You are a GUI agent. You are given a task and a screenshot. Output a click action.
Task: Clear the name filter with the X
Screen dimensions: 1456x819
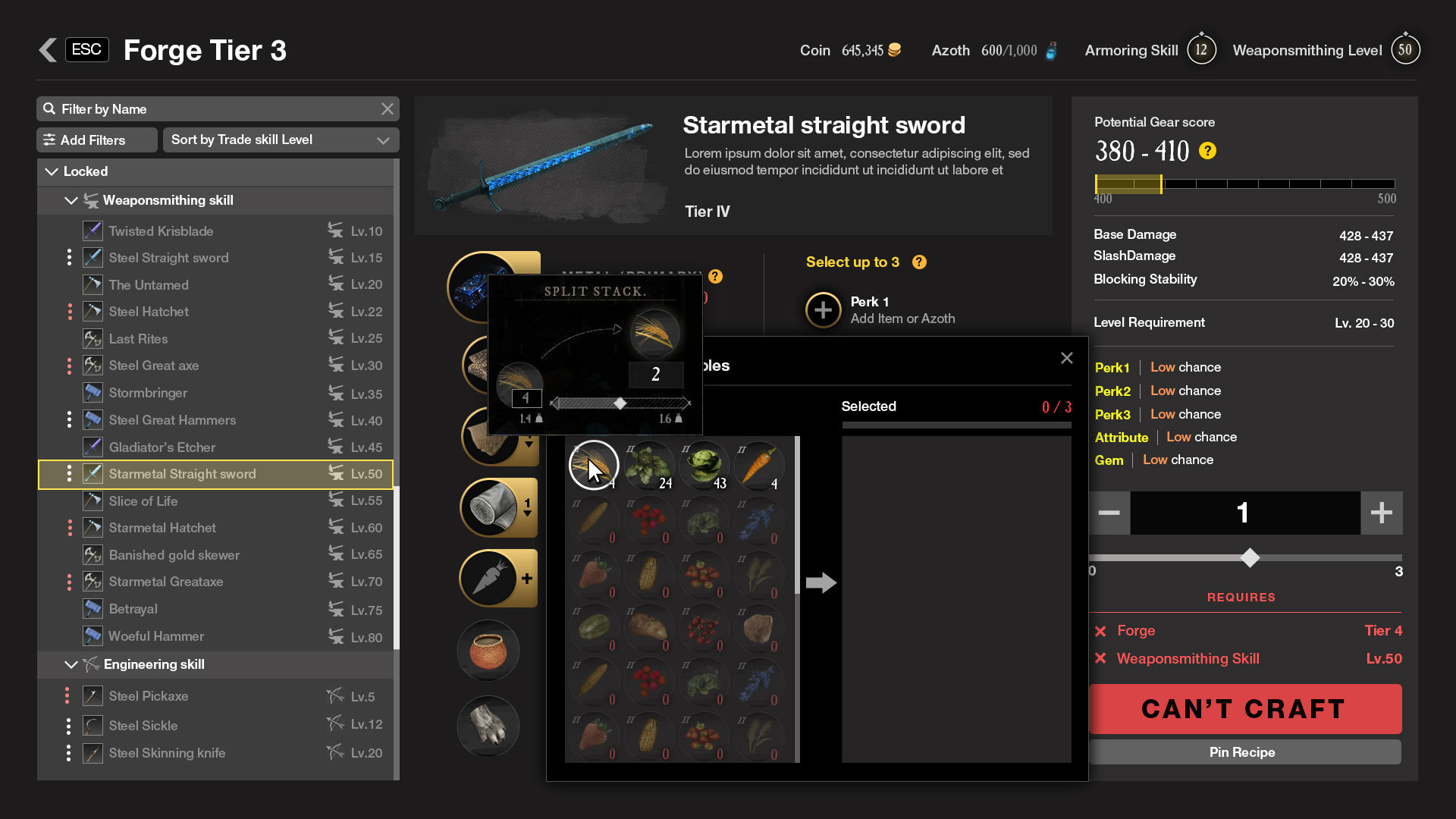pyautogui.click(x=388, y=109)
